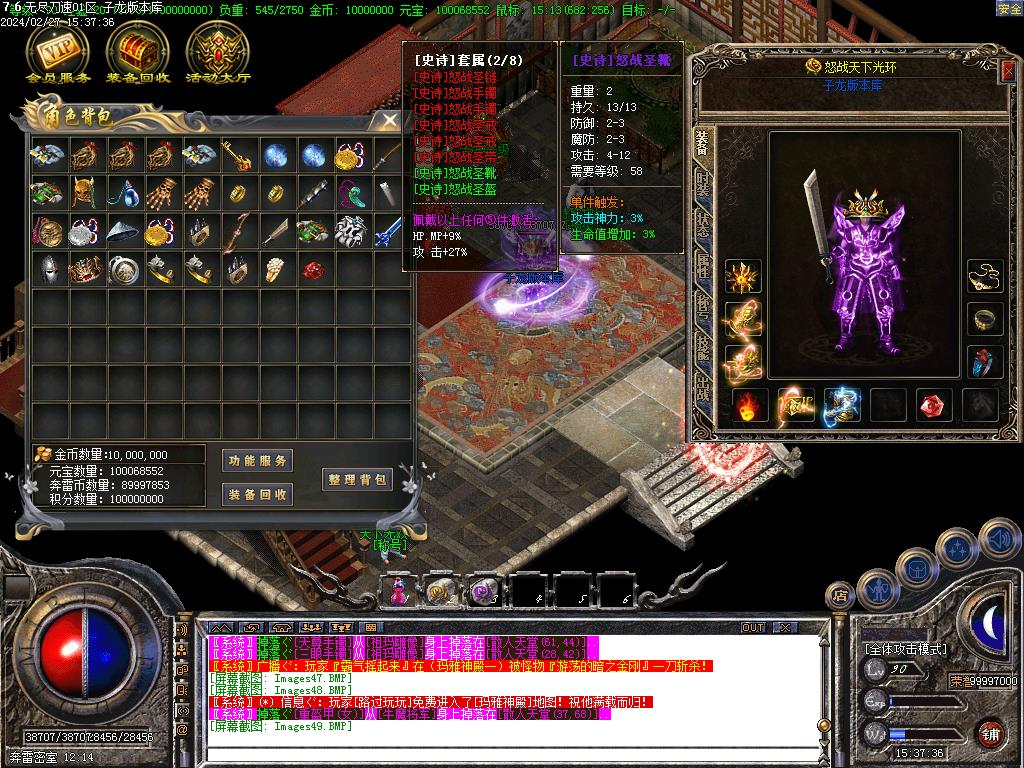
Task: Select the equipped red gemstone slot
Action: (934, 404)
